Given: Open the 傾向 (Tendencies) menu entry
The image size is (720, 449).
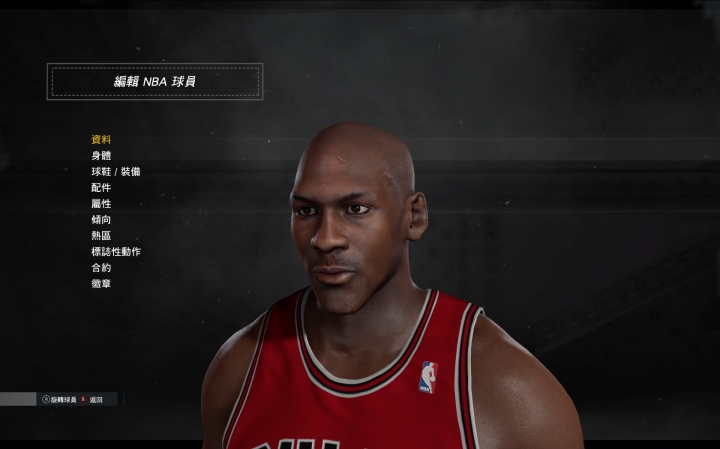Looking at the screenshot, I should click(101, 220).
